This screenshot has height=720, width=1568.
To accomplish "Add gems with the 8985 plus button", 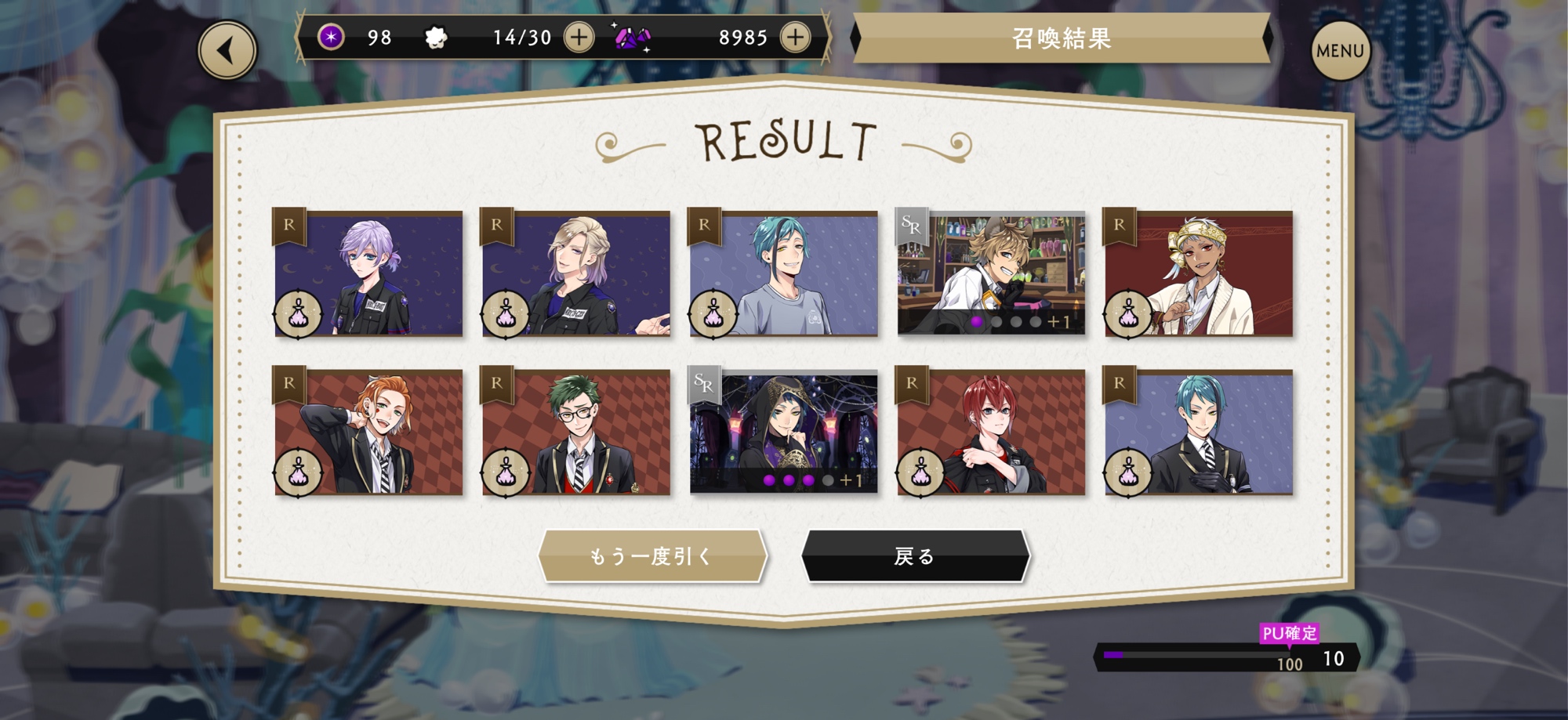I will coord(795,37).
